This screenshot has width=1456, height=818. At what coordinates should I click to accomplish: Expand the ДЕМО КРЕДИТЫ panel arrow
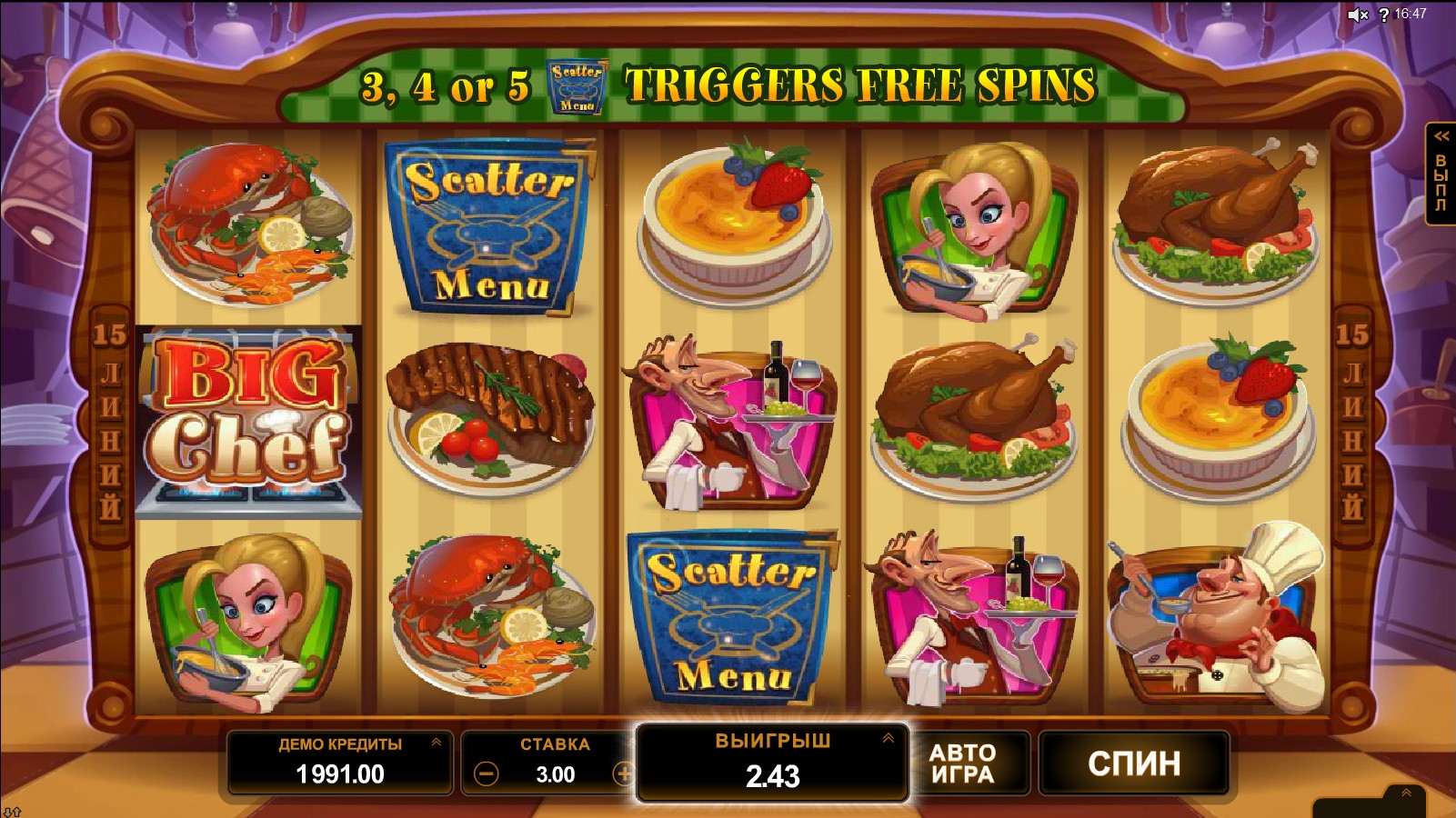click(437, 743)
